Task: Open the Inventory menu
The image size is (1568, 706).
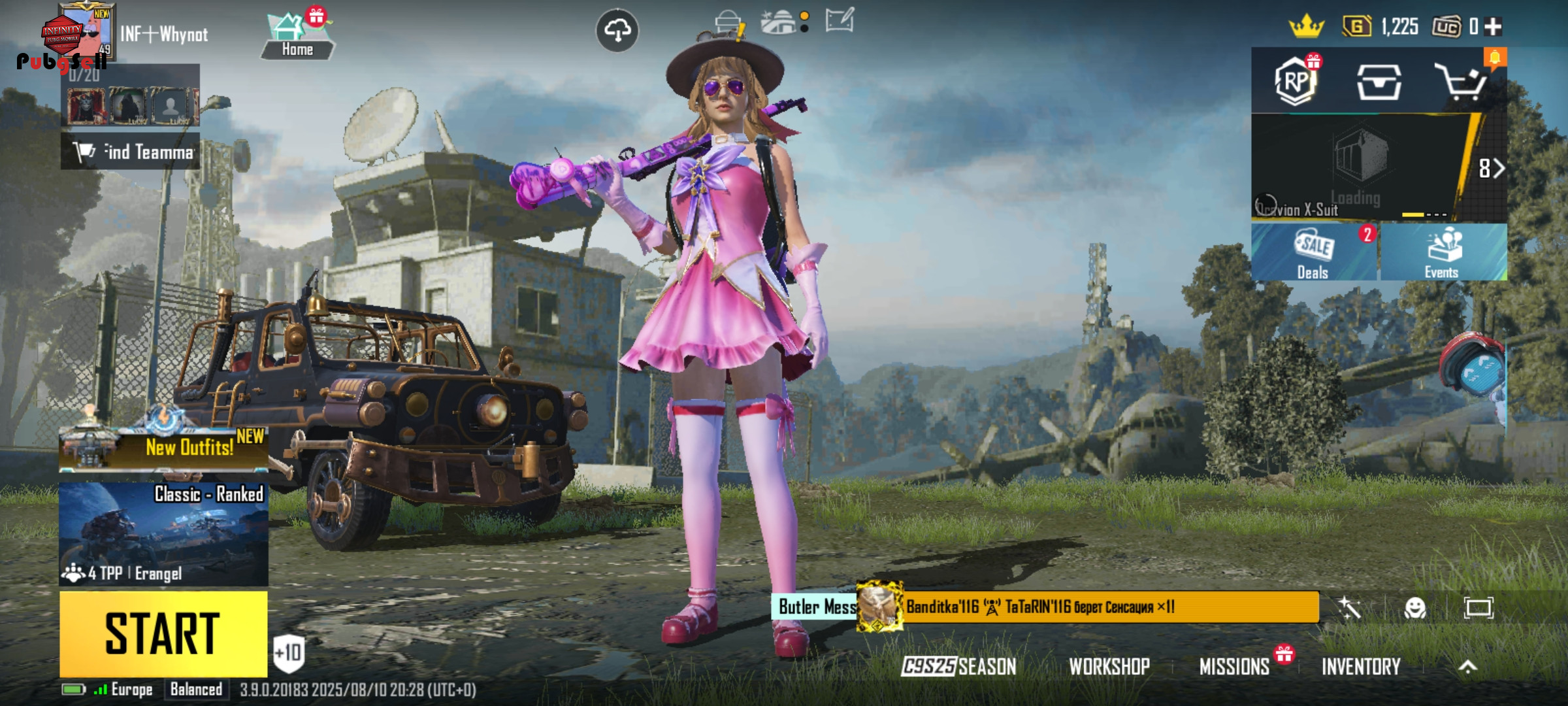Action: pos(1361,666)
